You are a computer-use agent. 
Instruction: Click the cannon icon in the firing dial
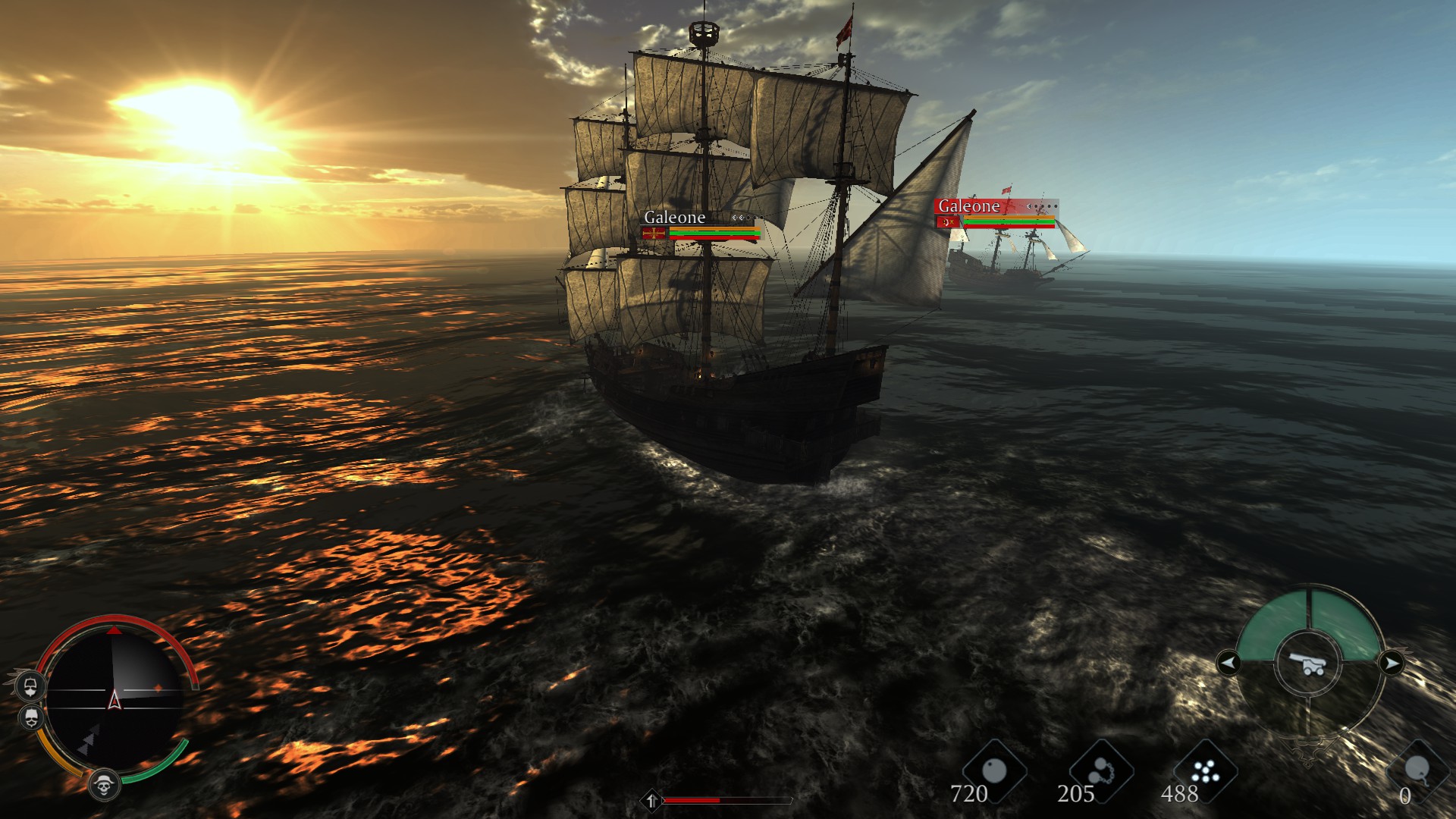1310,664
